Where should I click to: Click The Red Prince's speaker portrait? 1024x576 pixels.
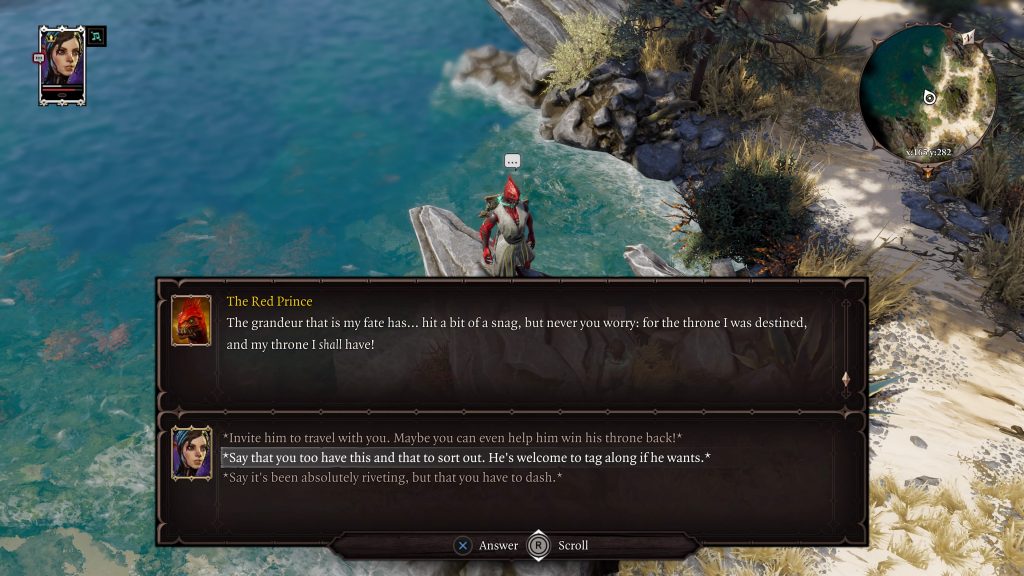pos(191,320)
